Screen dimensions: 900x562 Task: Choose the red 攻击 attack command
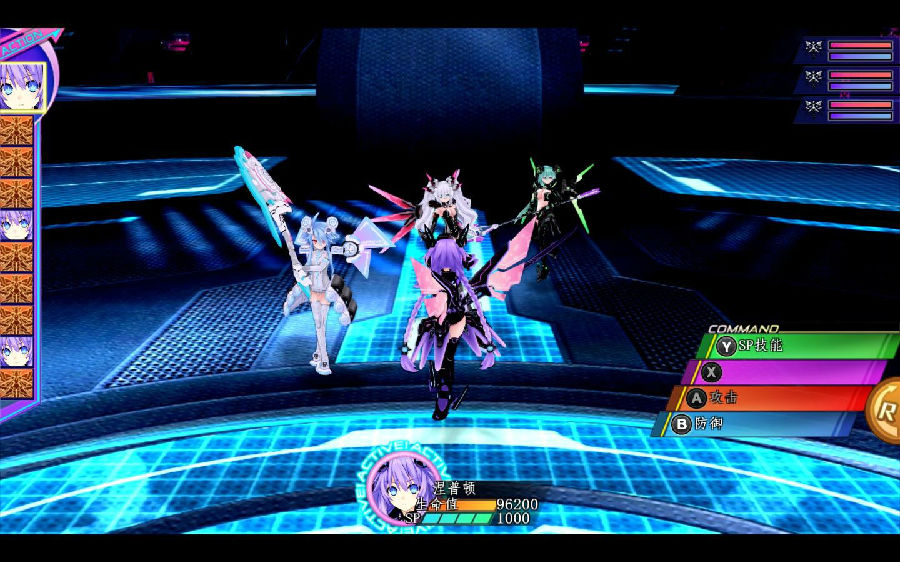pos(770,398)
